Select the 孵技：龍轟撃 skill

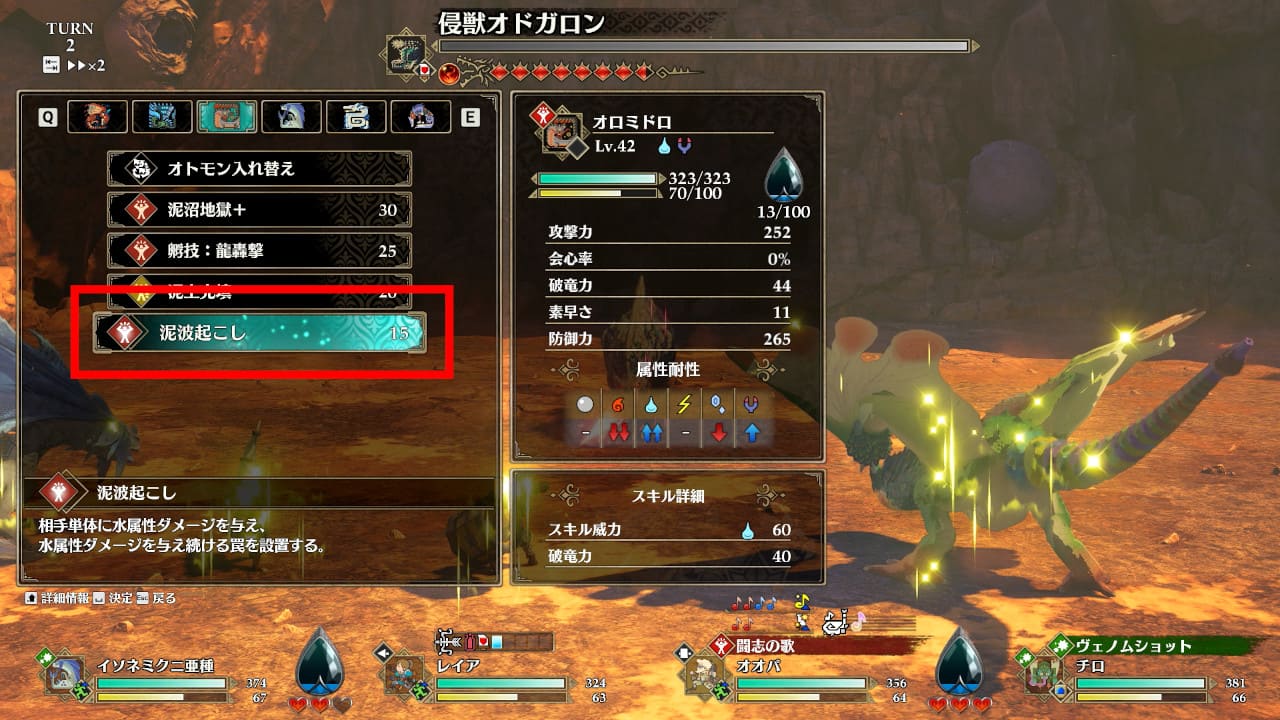(260, 251)
